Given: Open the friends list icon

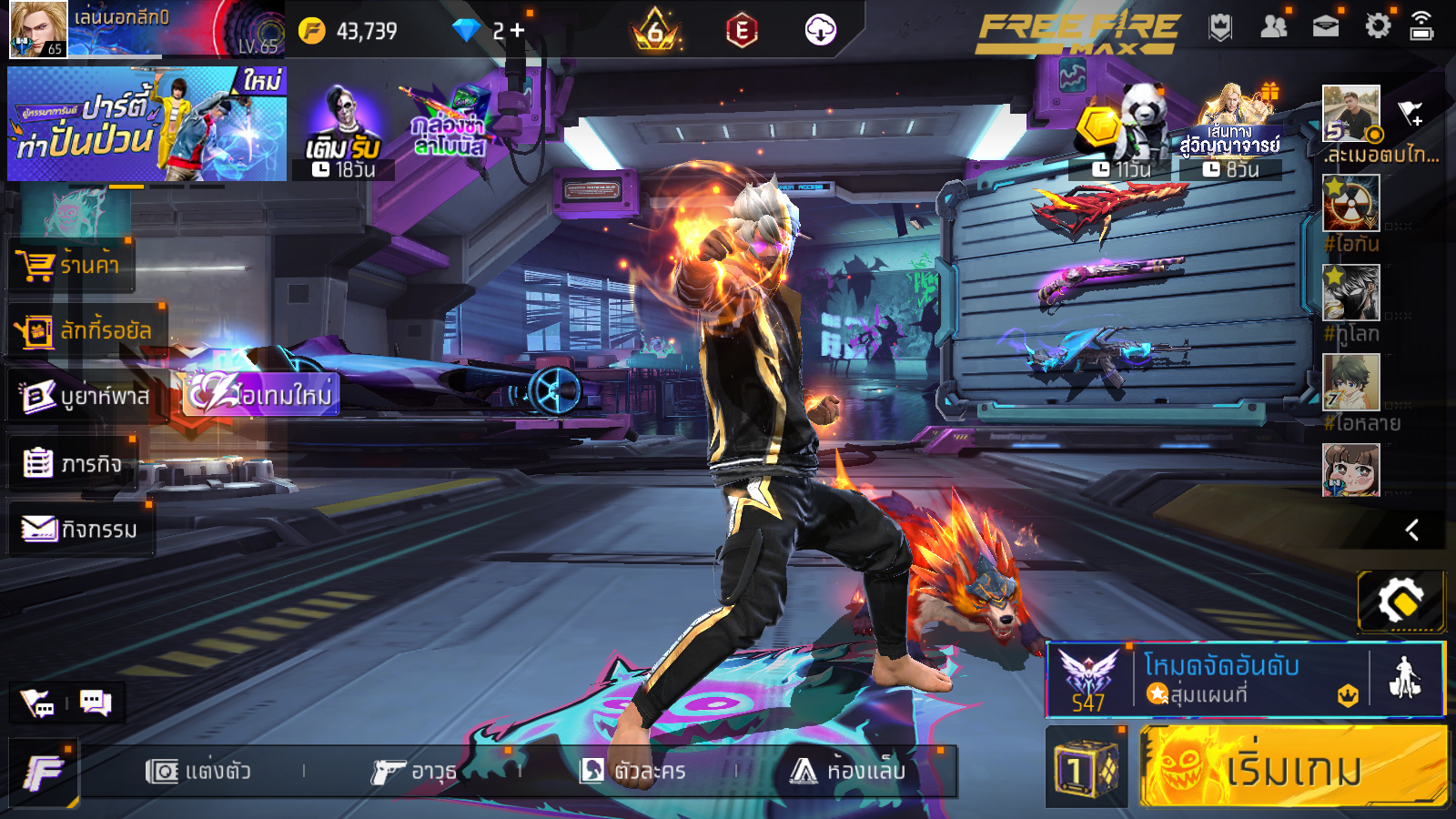Looking at the screenshot, I should [1273, 26].
